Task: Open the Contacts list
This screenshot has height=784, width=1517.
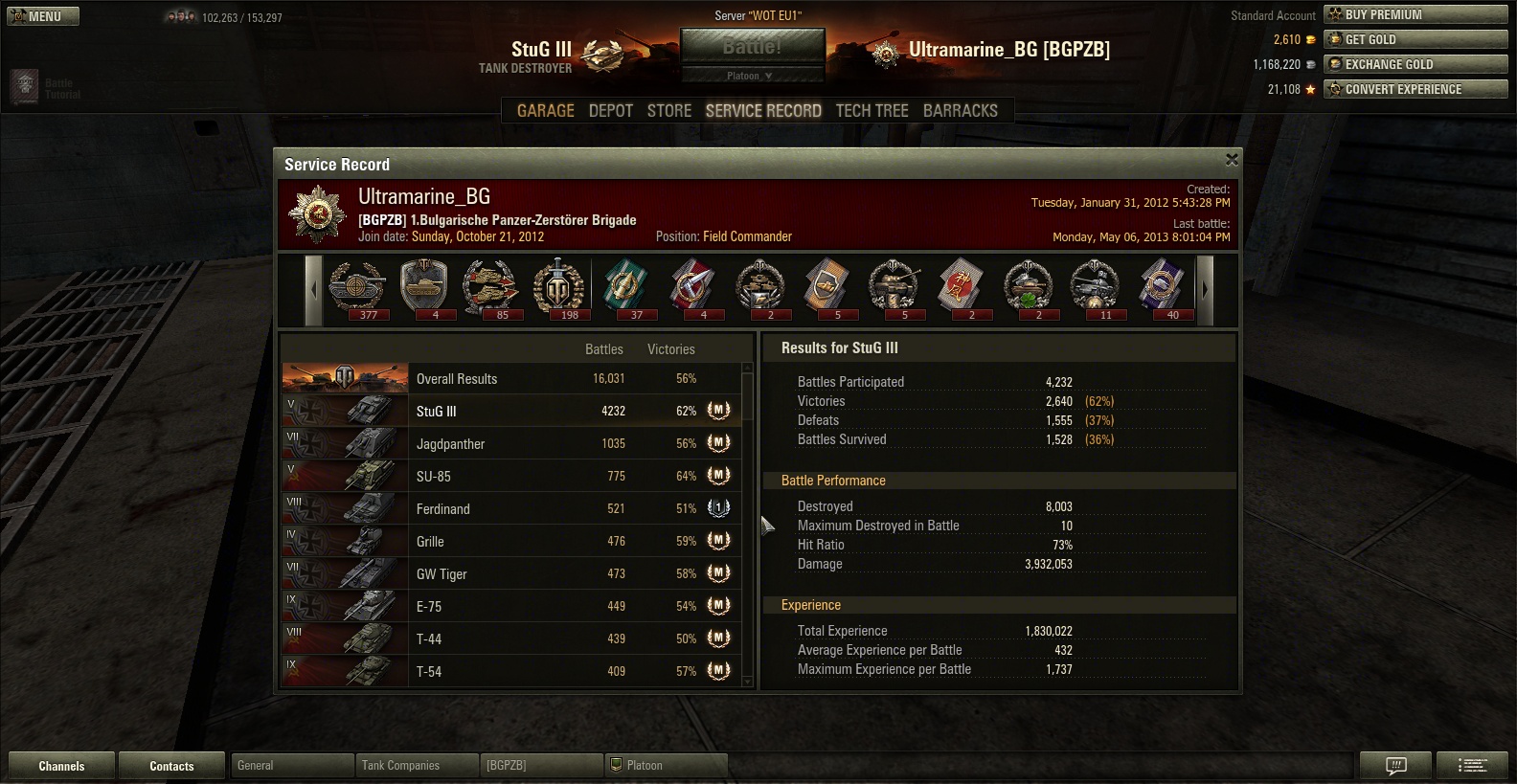Action: [171, 766]
